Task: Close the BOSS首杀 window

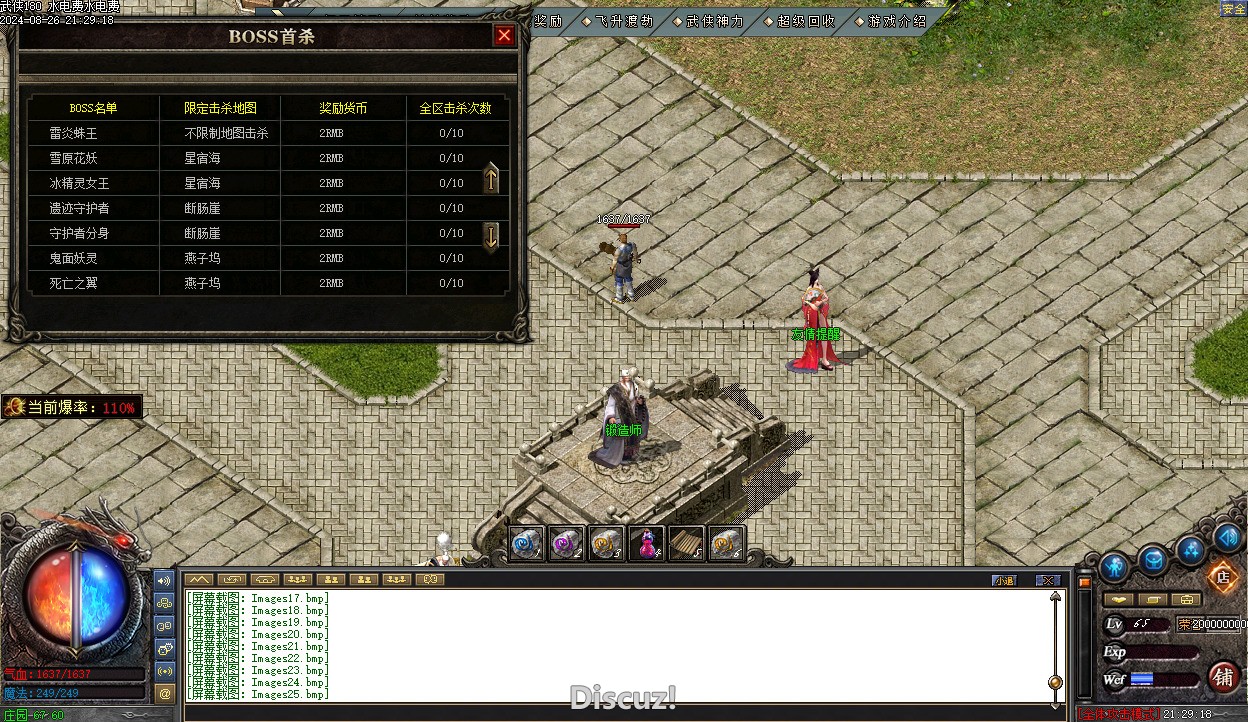Action: [x=504, y=36]
